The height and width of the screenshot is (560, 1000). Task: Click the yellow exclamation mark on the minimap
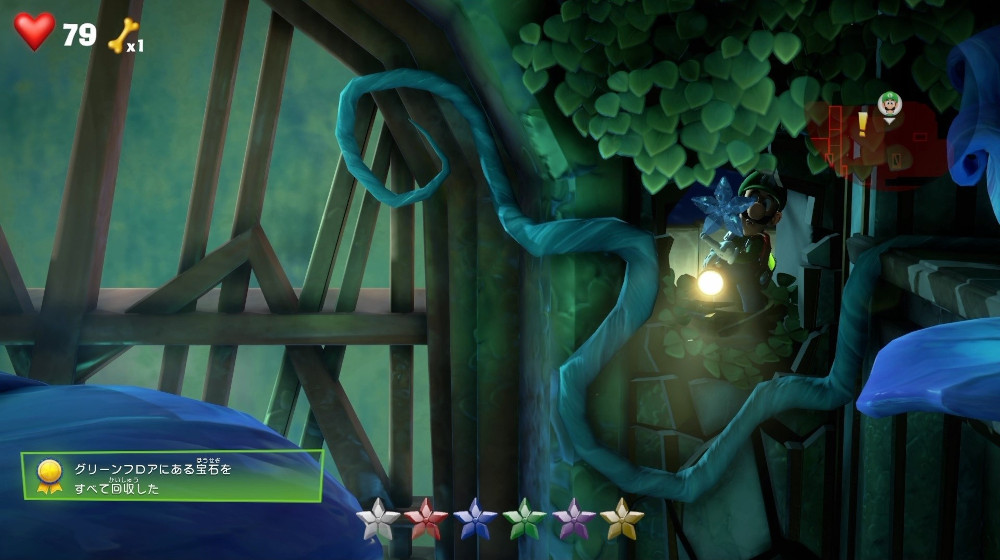tap(862, 124)
